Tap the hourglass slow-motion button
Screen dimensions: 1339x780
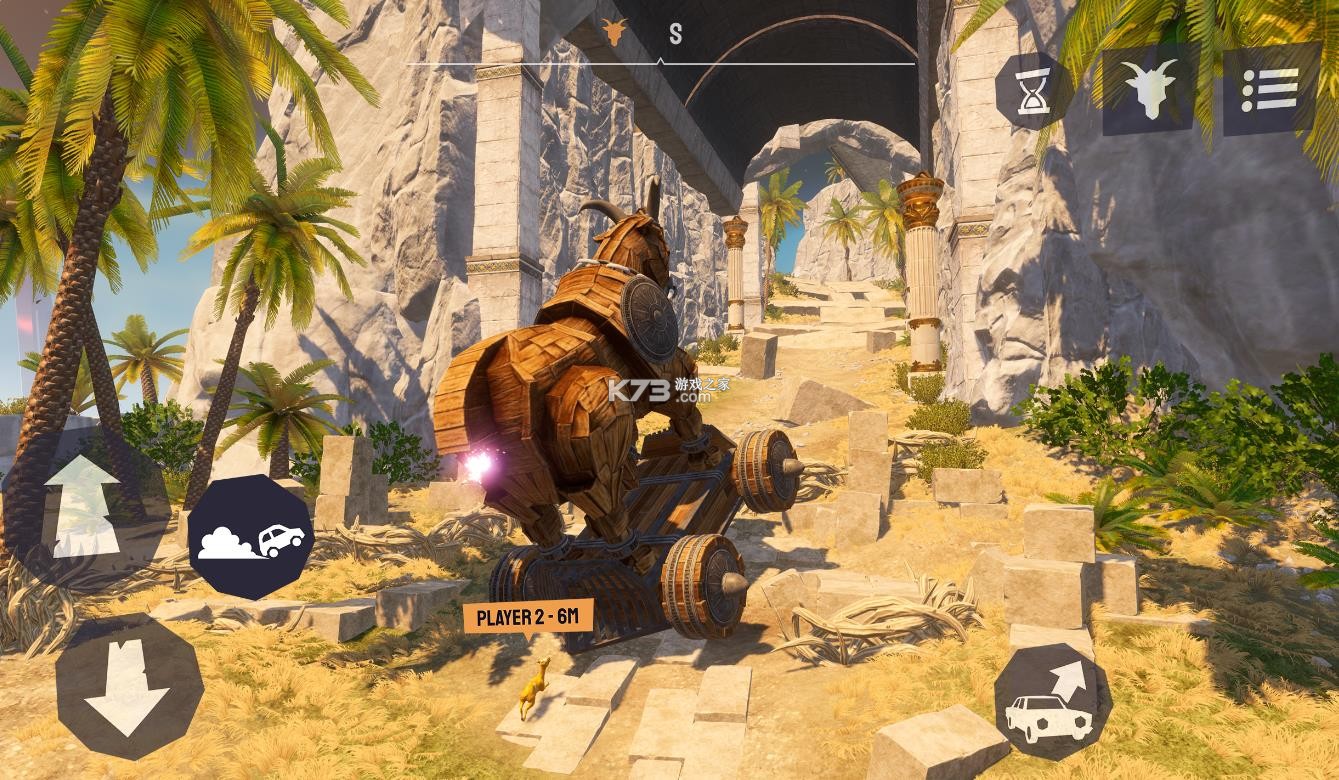coord(1034,91)
